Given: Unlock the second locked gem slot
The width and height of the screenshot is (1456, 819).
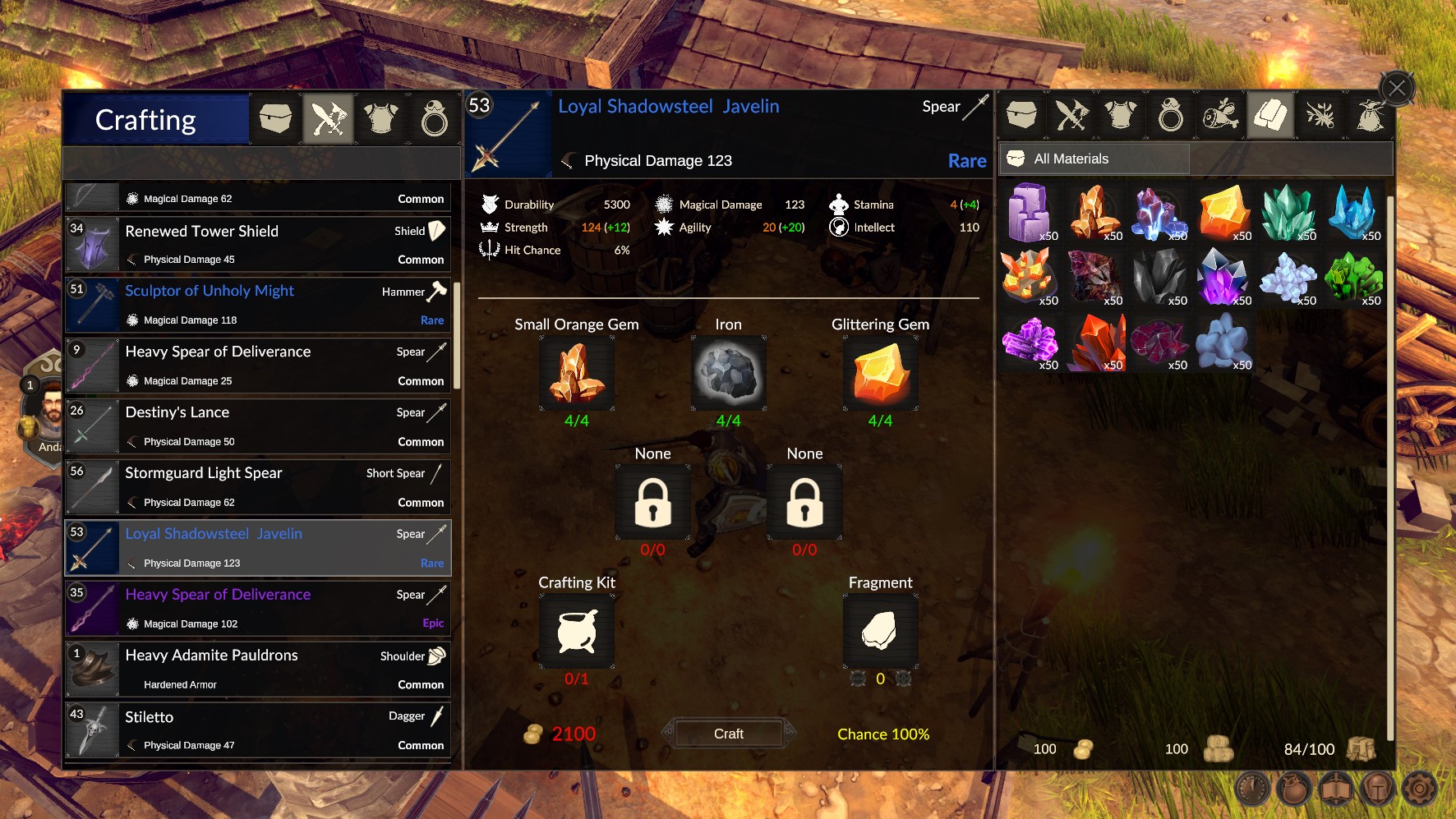Looking at the screenshot, I should click(x=804, y=503).
